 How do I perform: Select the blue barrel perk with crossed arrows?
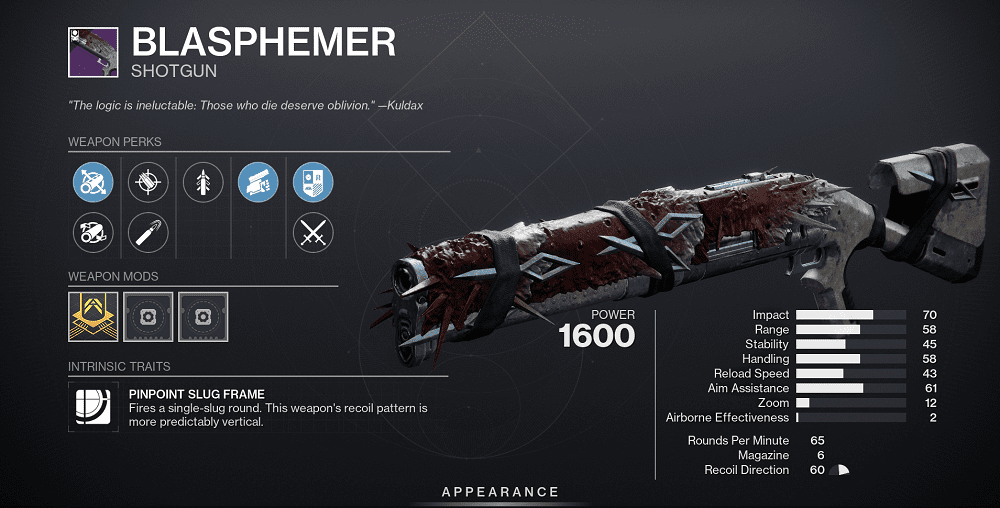click(93, 183)
